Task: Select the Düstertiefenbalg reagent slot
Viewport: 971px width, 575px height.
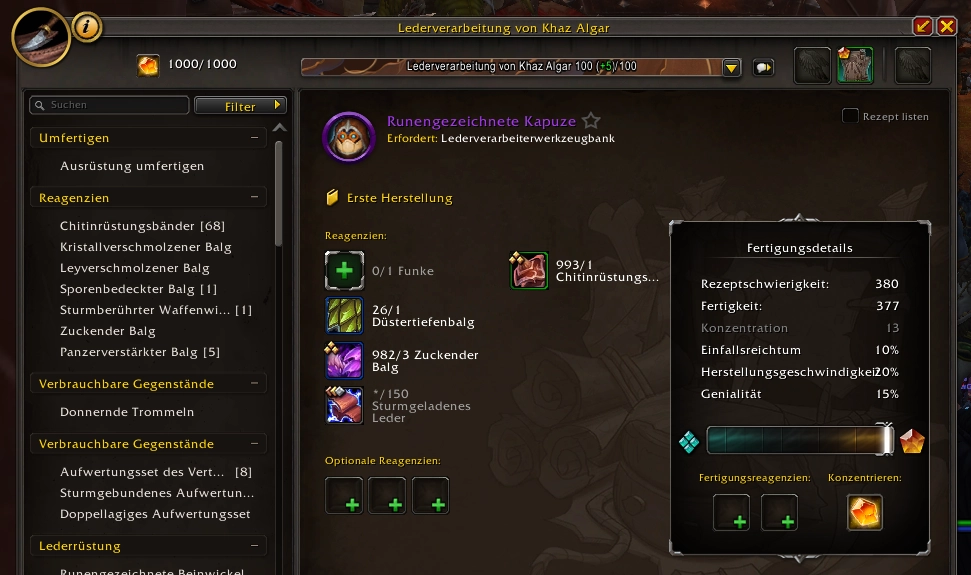Action: click(x=344, y=315)
